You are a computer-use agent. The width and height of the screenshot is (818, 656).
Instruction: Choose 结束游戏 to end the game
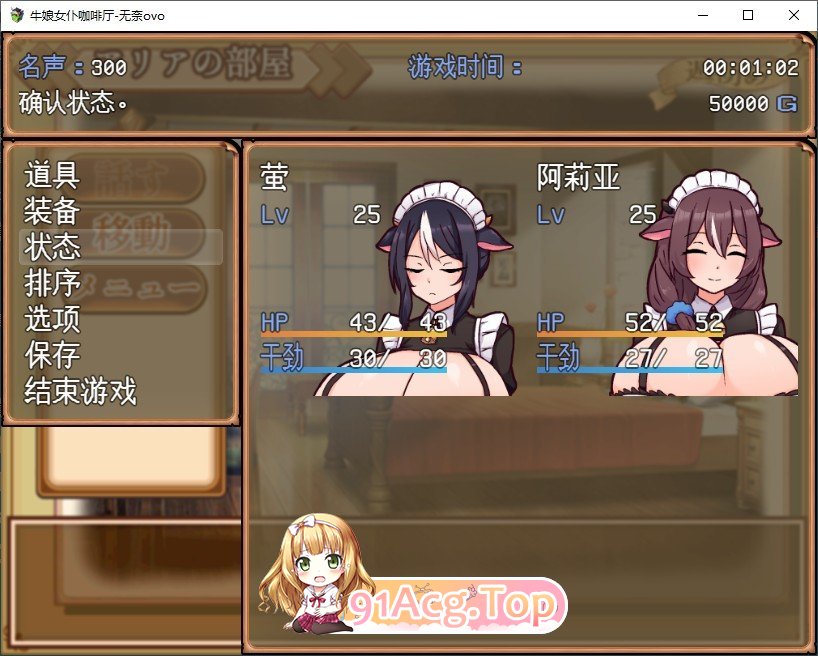[80, 391]
